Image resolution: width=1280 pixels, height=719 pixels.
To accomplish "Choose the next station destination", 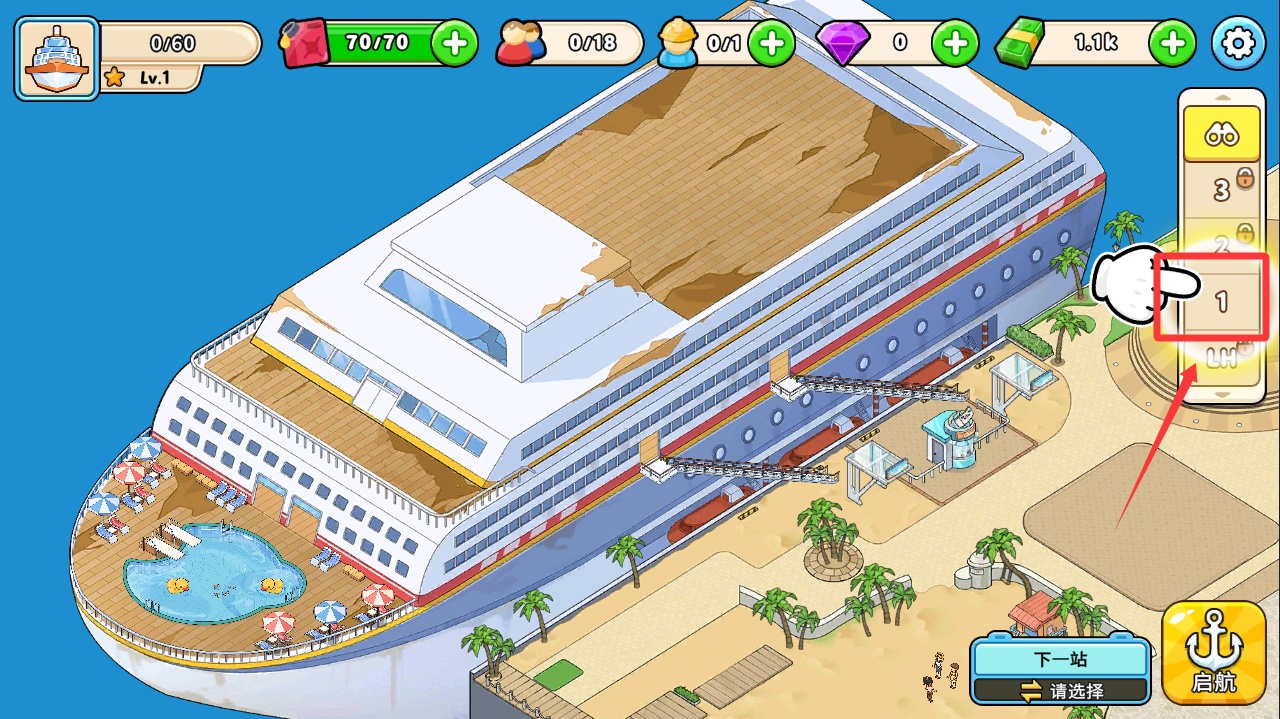I will [x=1061, y=673].
